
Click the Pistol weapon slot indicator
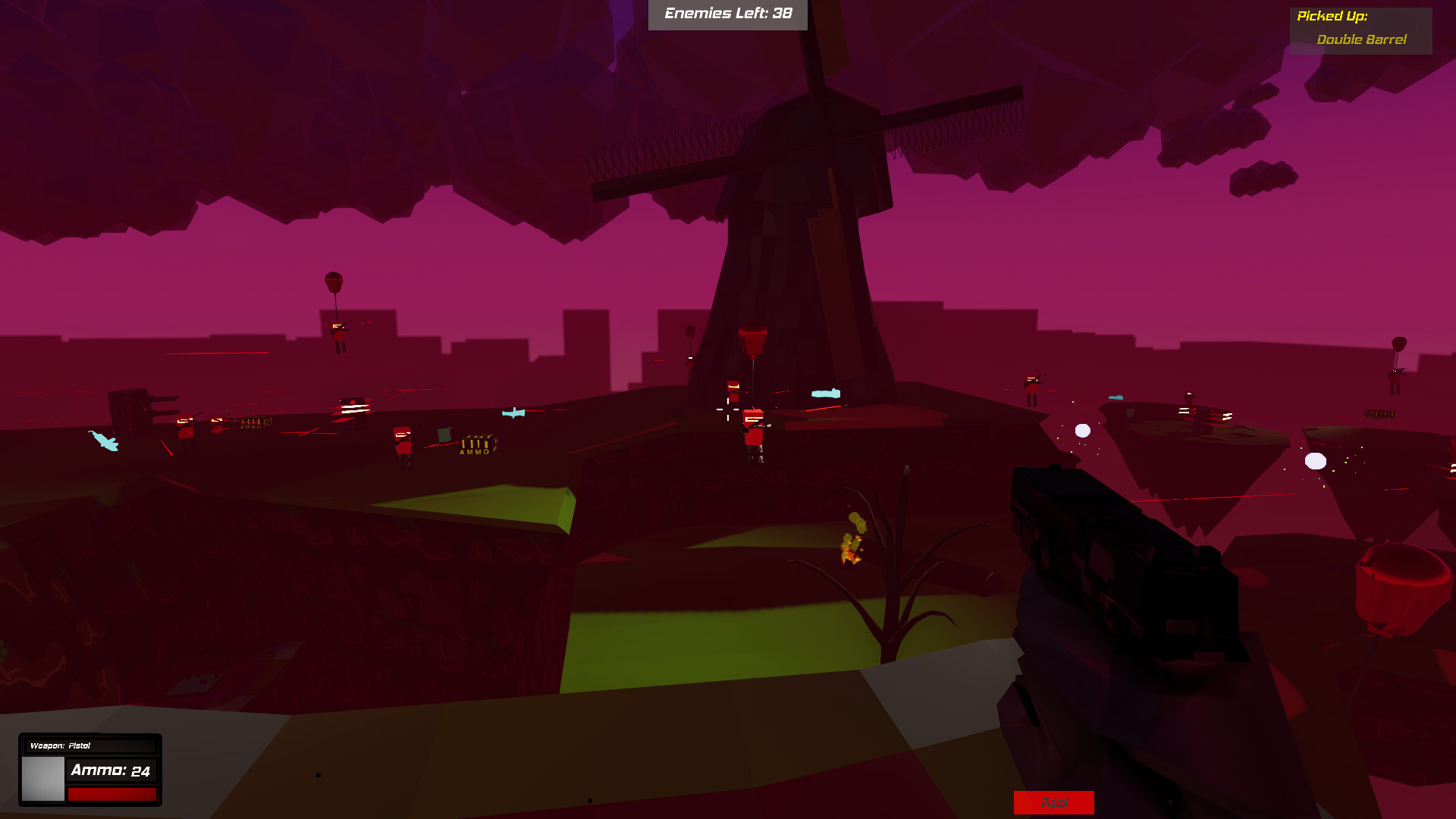click(x=1054, y=802)
